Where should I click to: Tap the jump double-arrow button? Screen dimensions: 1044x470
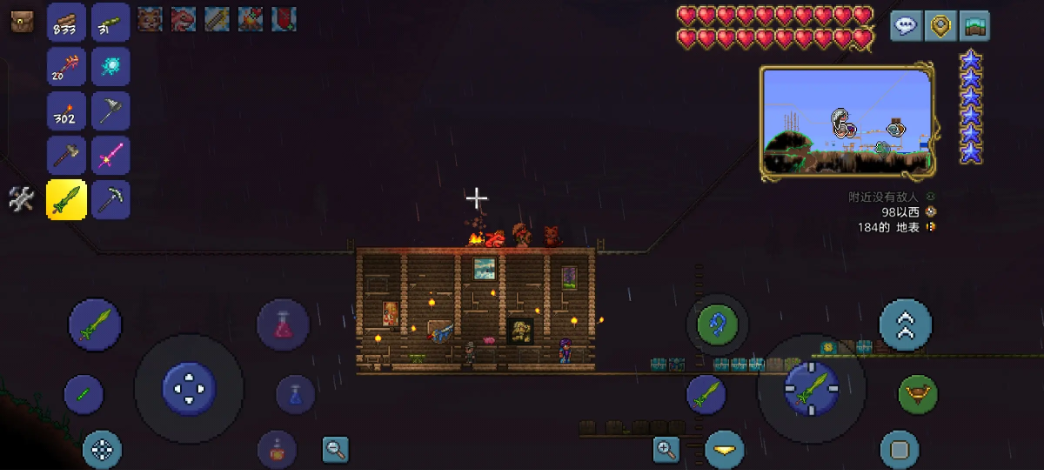pyautogui.click(x=905, y=325)
